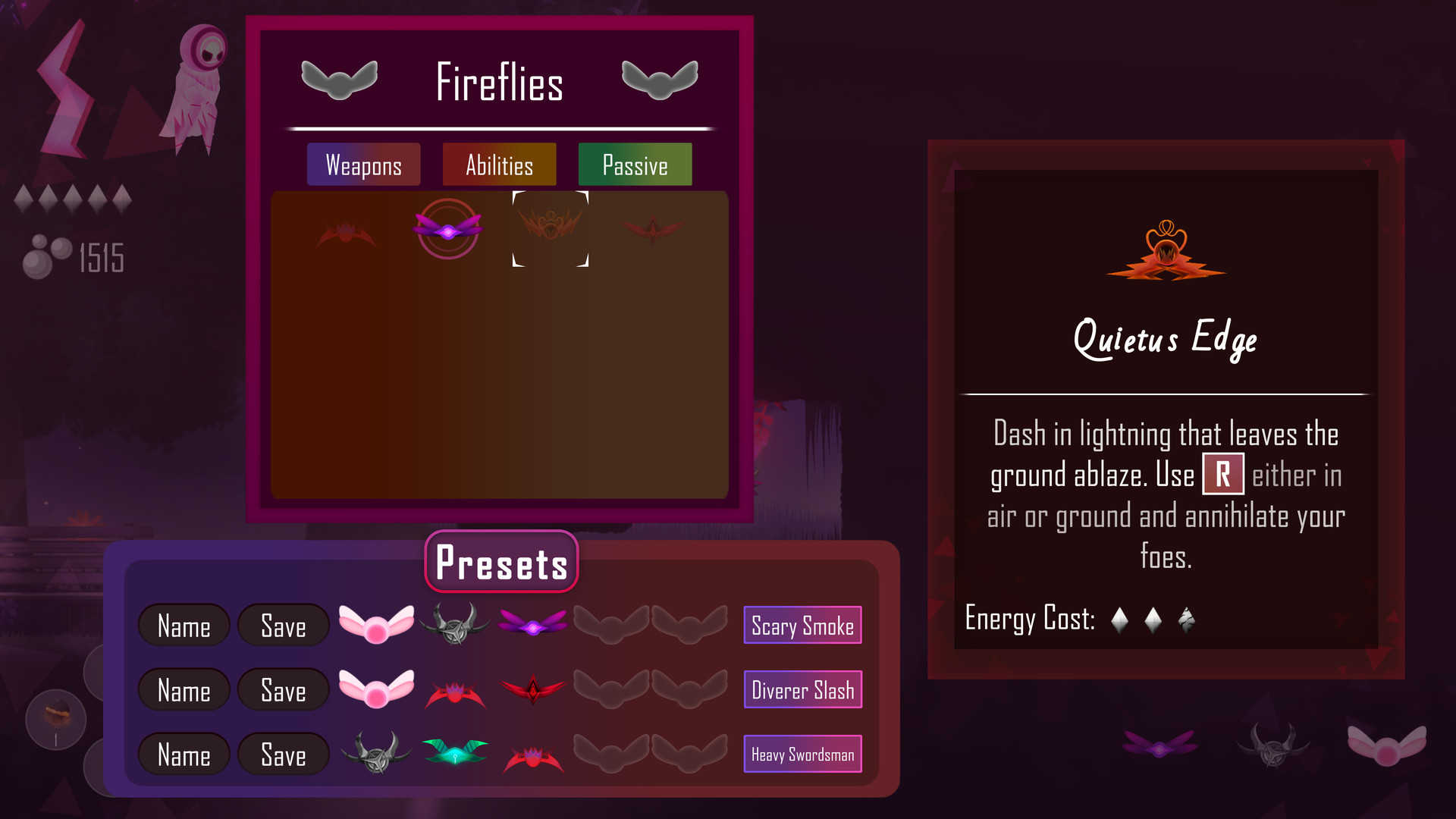This screenshot has height=819, width=1456.
Task: Click the Name field of the first preset row
Action: [184, 625]
